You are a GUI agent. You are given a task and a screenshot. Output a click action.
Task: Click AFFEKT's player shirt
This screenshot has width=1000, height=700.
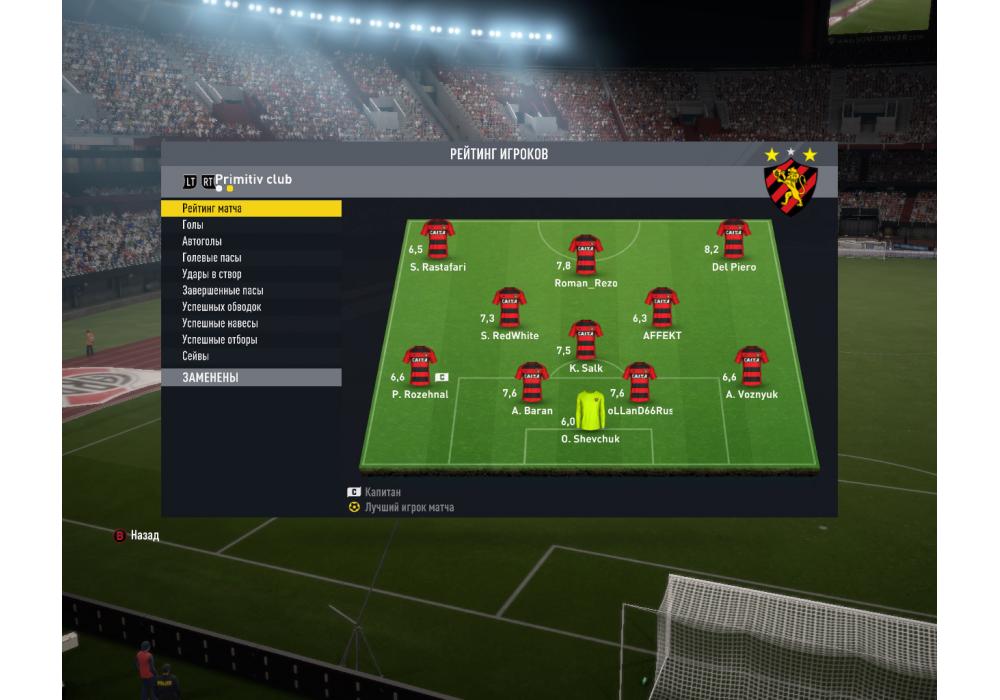pos(661,309)
